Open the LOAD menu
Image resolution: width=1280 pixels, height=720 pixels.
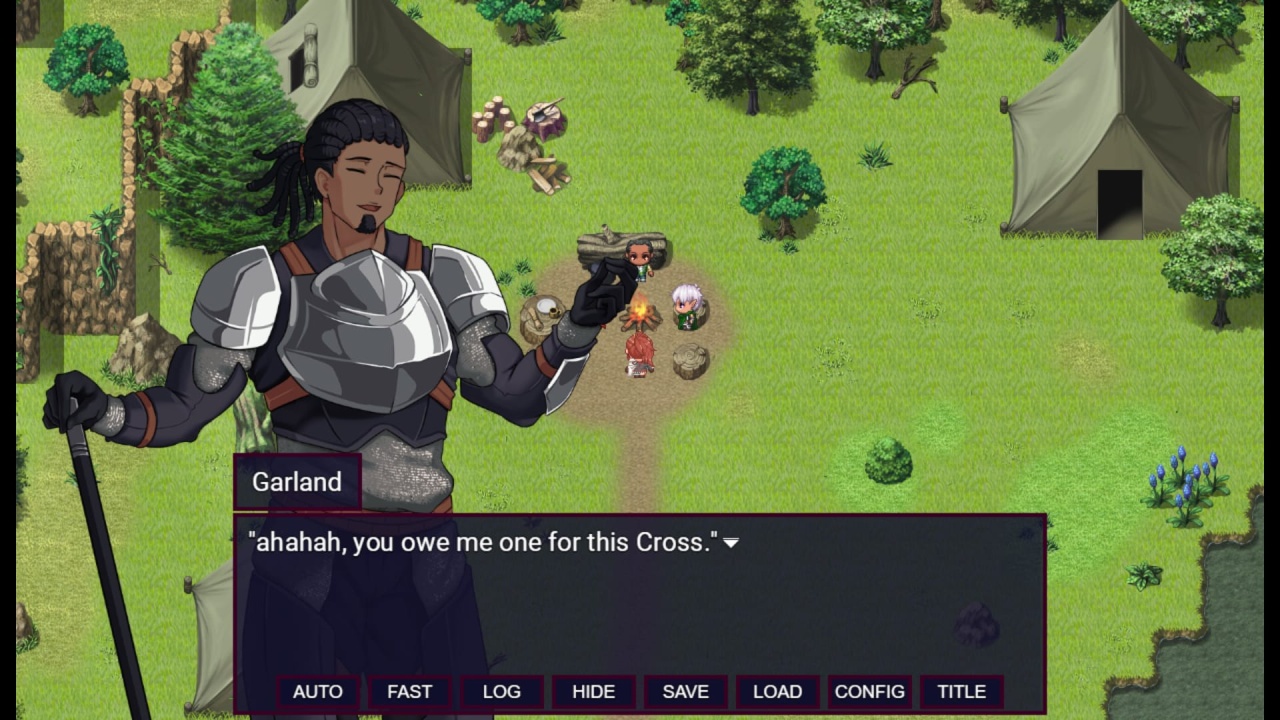777,692
